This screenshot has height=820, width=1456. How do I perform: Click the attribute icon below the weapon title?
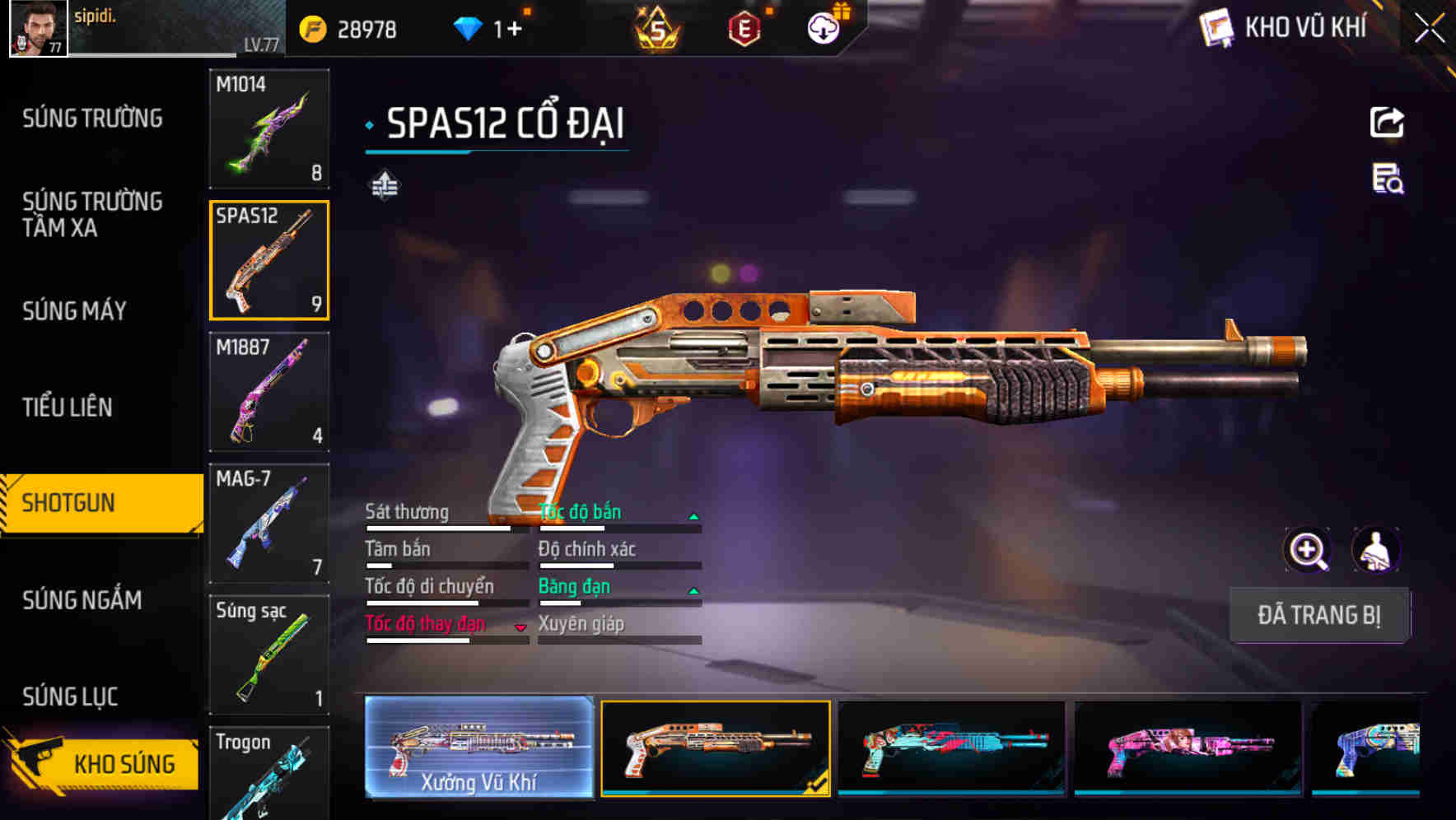(x=383, y=185)
